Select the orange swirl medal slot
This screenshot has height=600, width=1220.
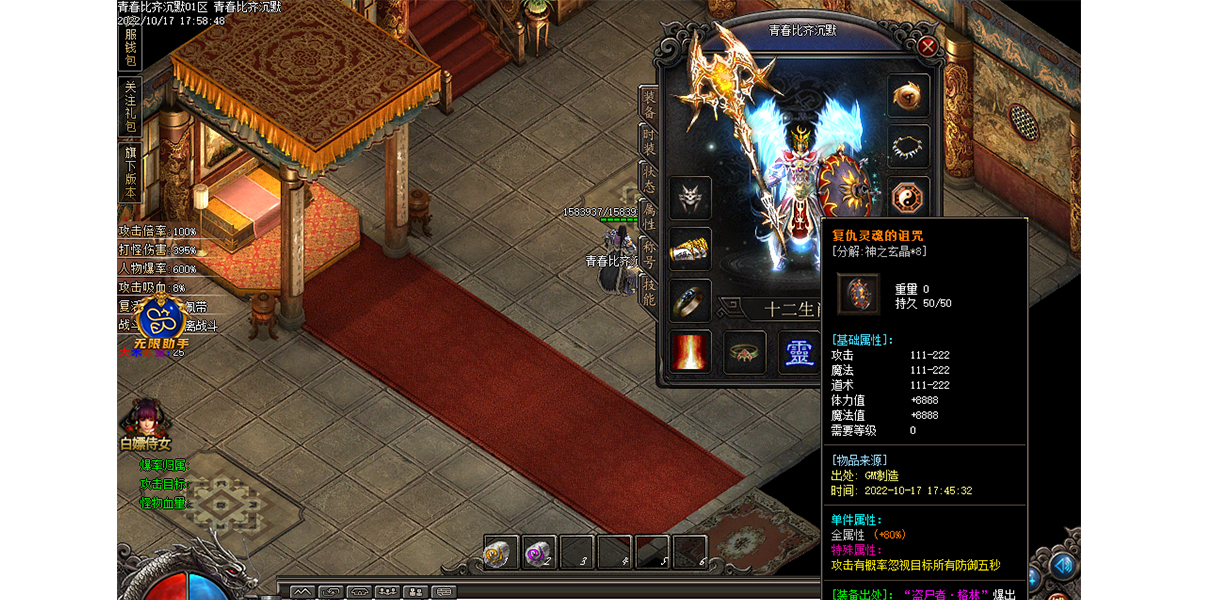[908, 95]
